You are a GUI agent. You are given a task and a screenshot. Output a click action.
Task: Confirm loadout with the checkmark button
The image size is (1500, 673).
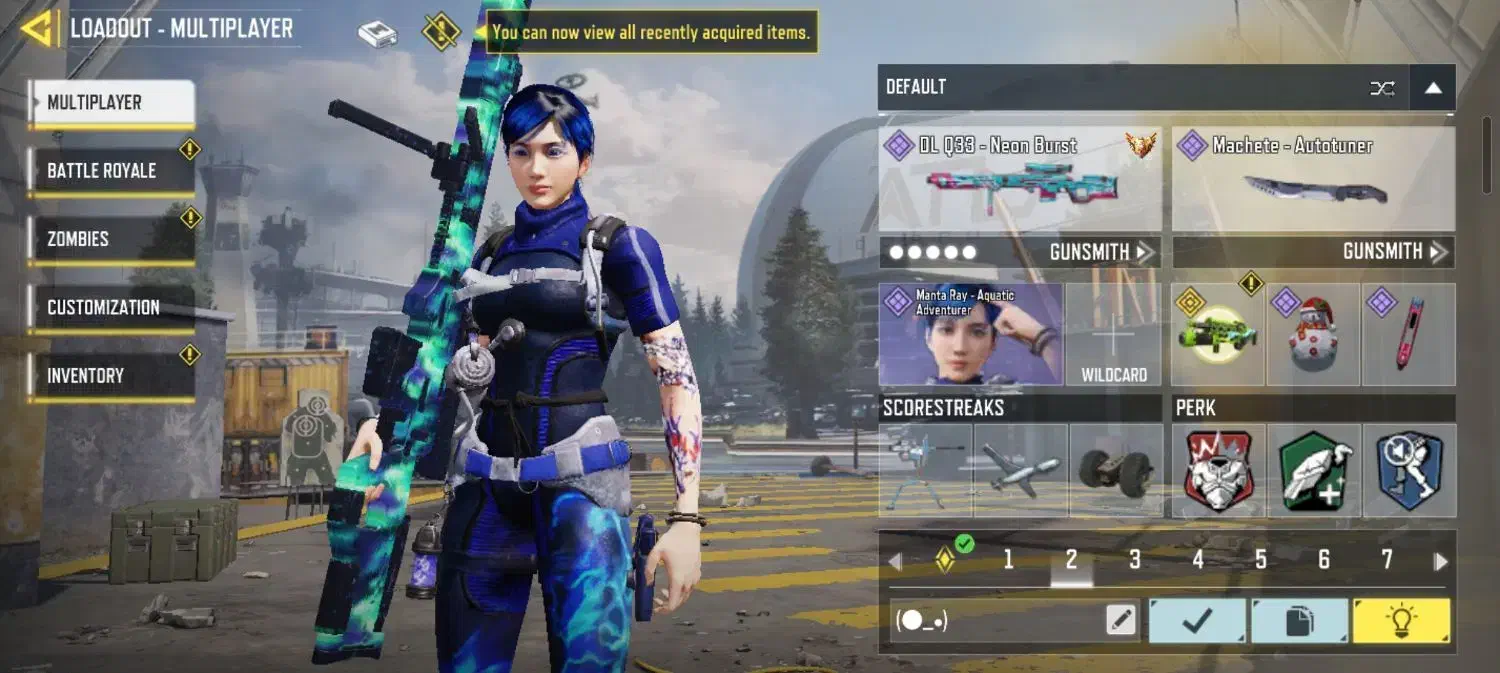(1197, 621)
